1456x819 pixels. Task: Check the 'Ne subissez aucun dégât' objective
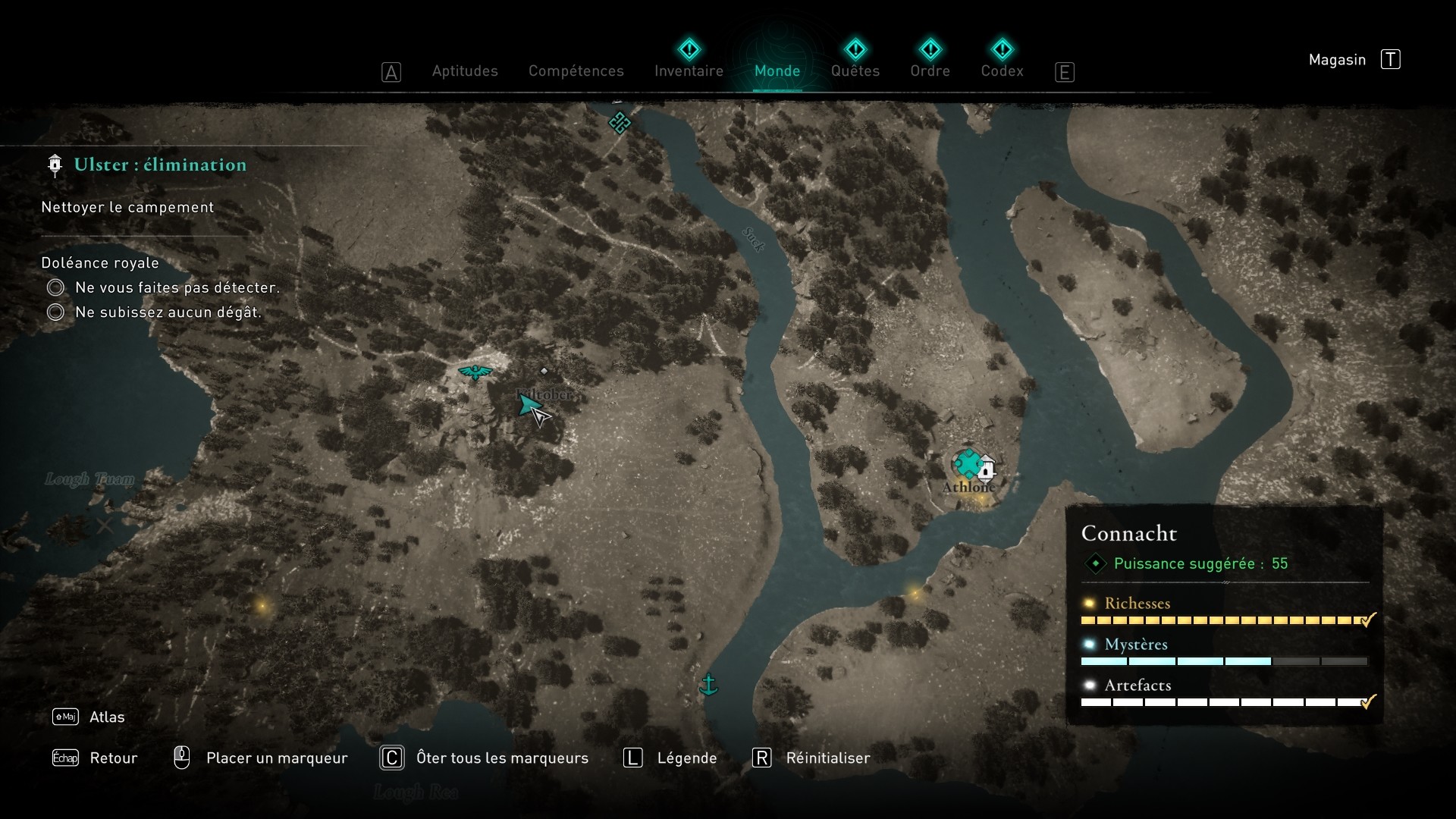(x=55, y=312)
